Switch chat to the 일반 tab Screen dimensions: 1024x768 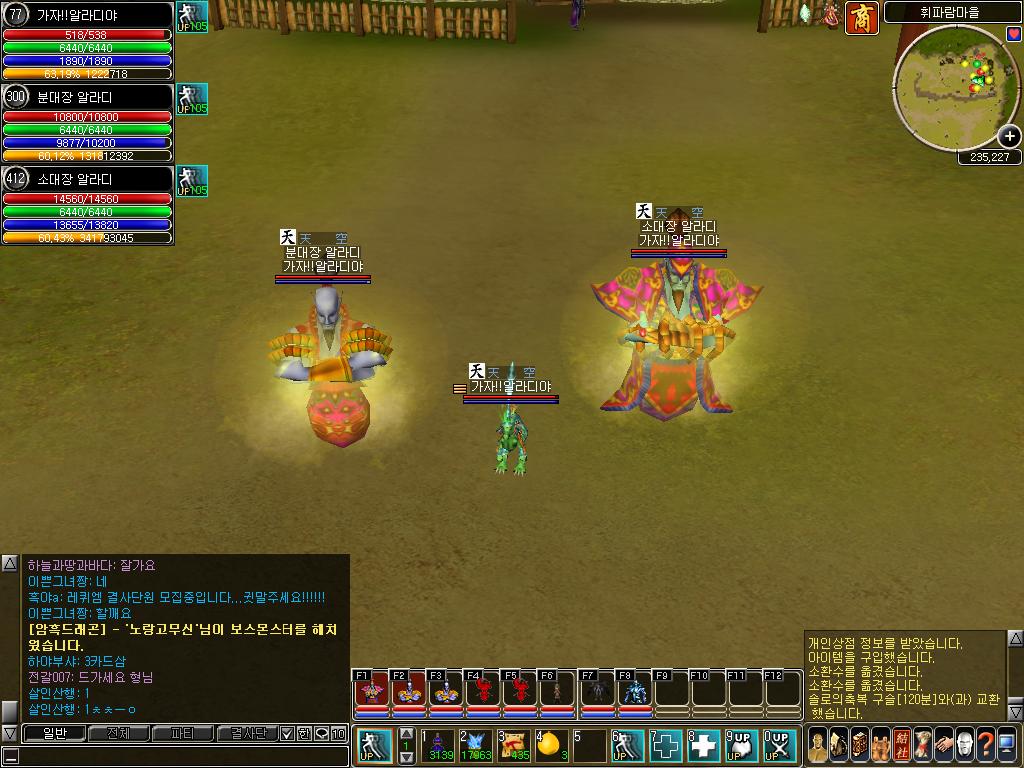[53, 734]
